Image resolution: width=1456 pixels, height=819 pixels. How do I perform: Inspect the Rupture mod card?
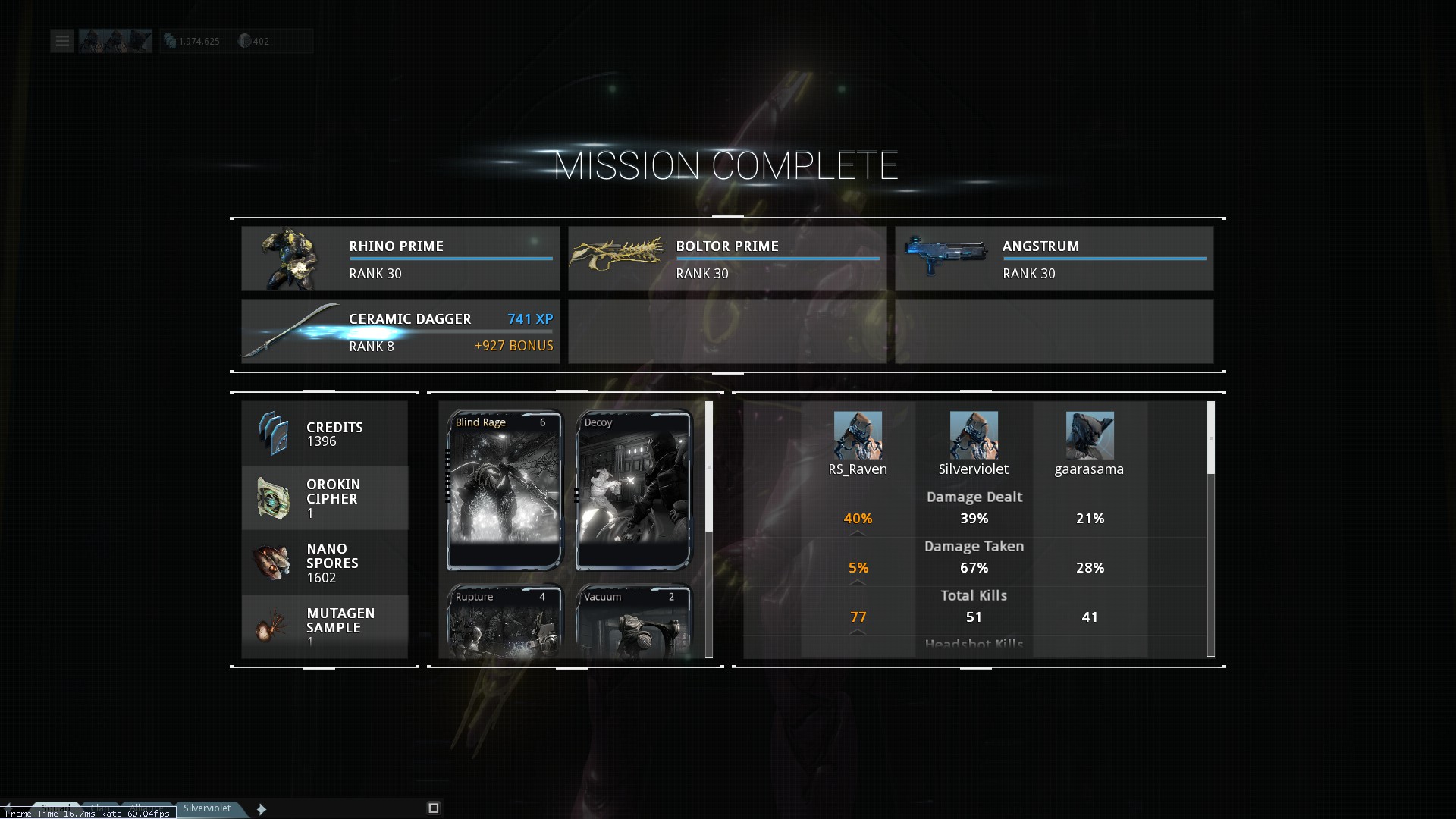click(x=504, y=621)
